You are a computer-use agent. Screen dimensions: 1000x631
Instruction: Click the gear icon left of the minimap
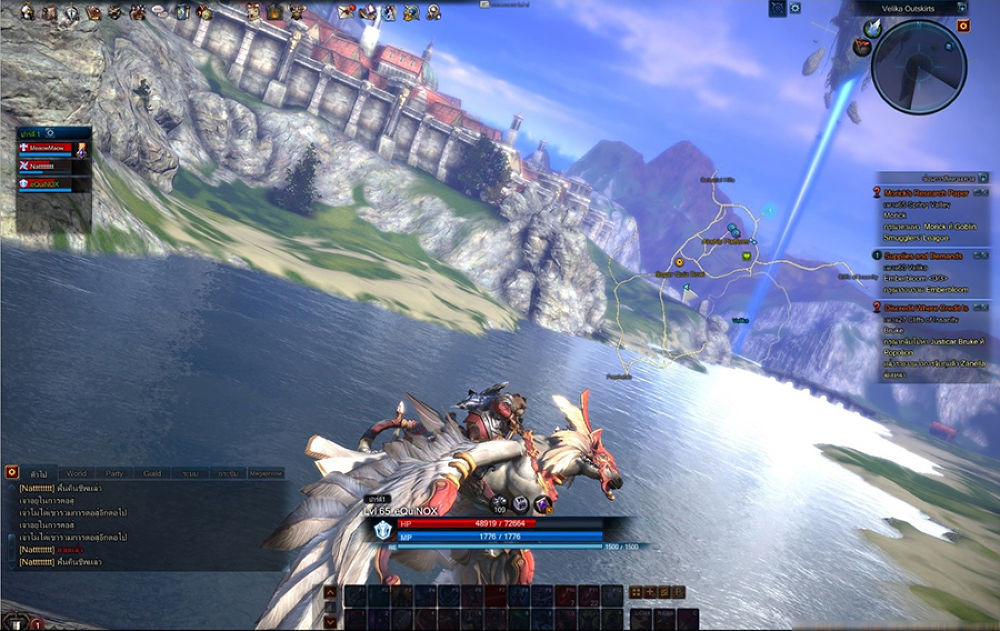[x=796, y=8]
